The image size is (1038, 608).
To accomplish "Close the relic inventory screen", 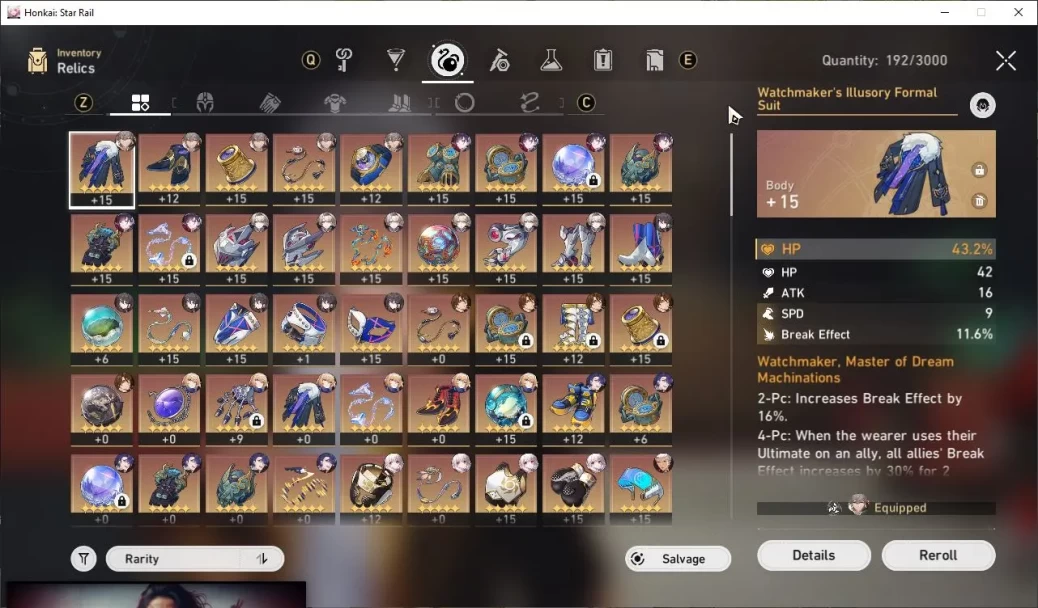I will click(1005, 61).
